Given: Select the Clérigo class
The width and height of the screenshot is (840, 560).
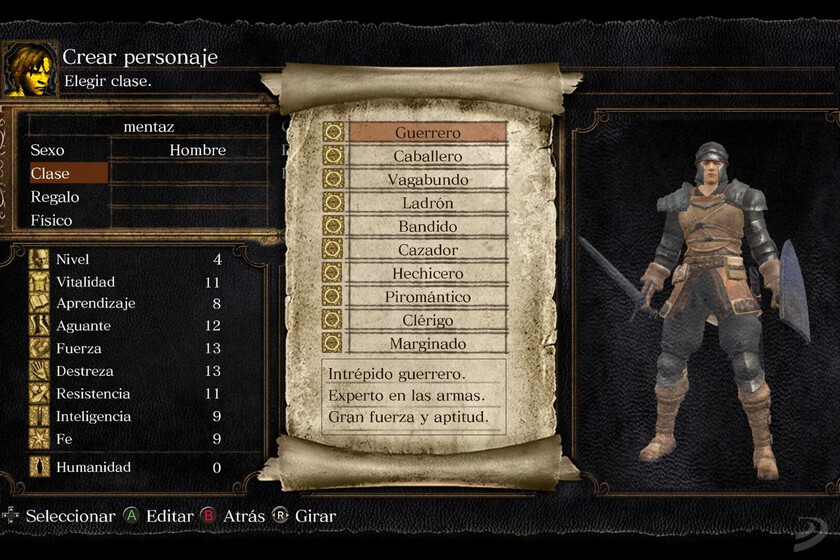Looking at the screenshot, I should pyautogui.click(x=427, y=320).
